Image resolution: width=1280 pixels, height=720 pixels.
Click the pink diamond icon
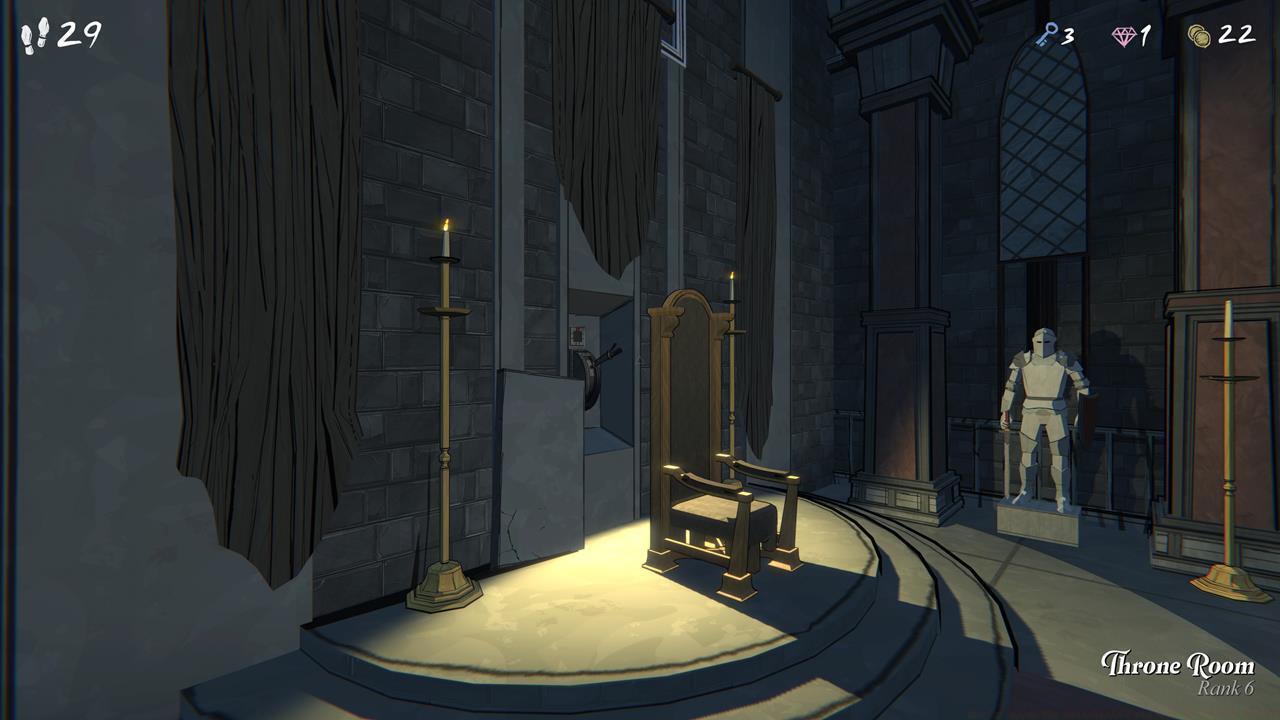1125,36
